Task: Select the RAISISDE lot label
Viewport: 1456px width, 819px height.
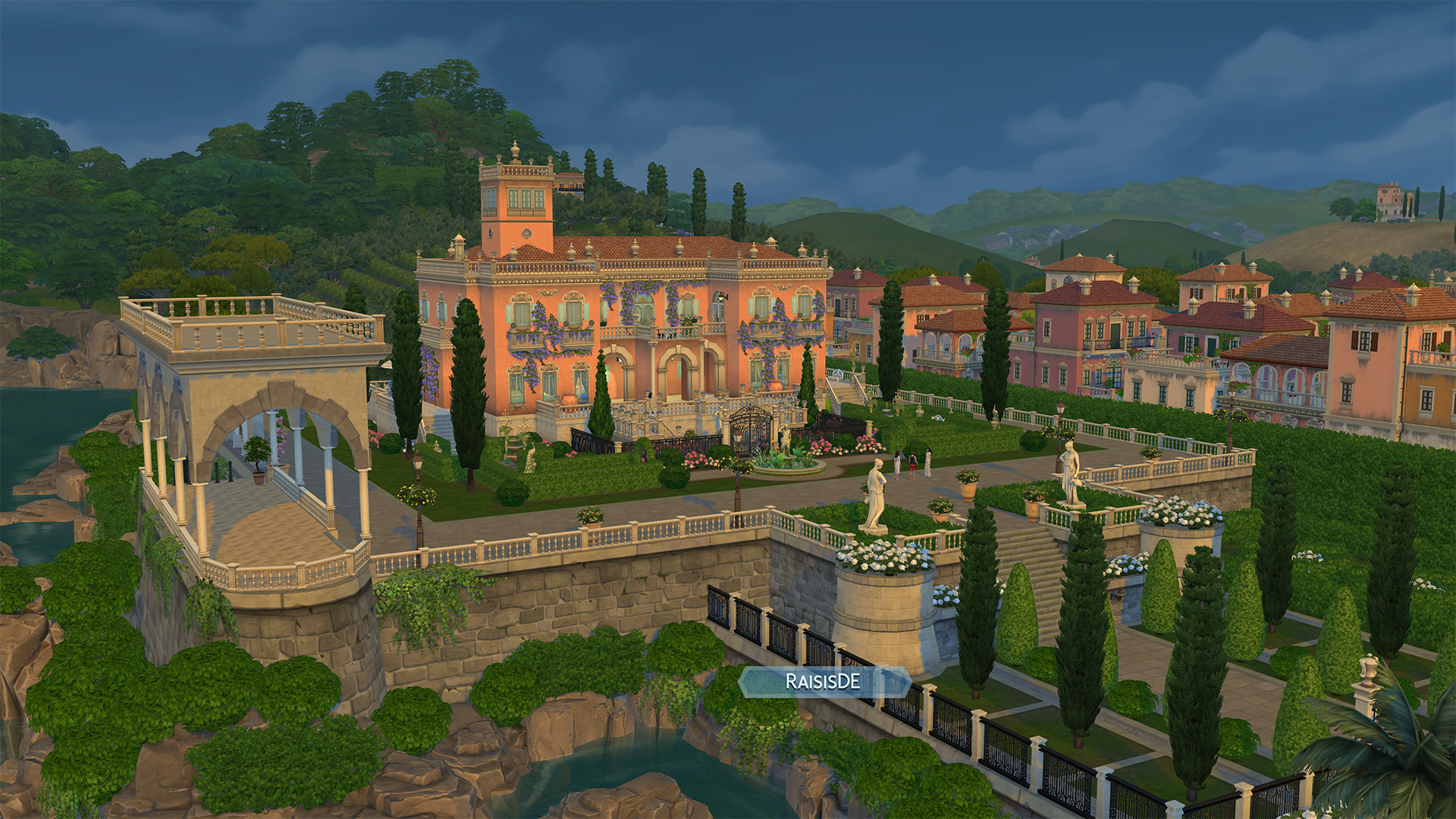Action: point(824,682)
